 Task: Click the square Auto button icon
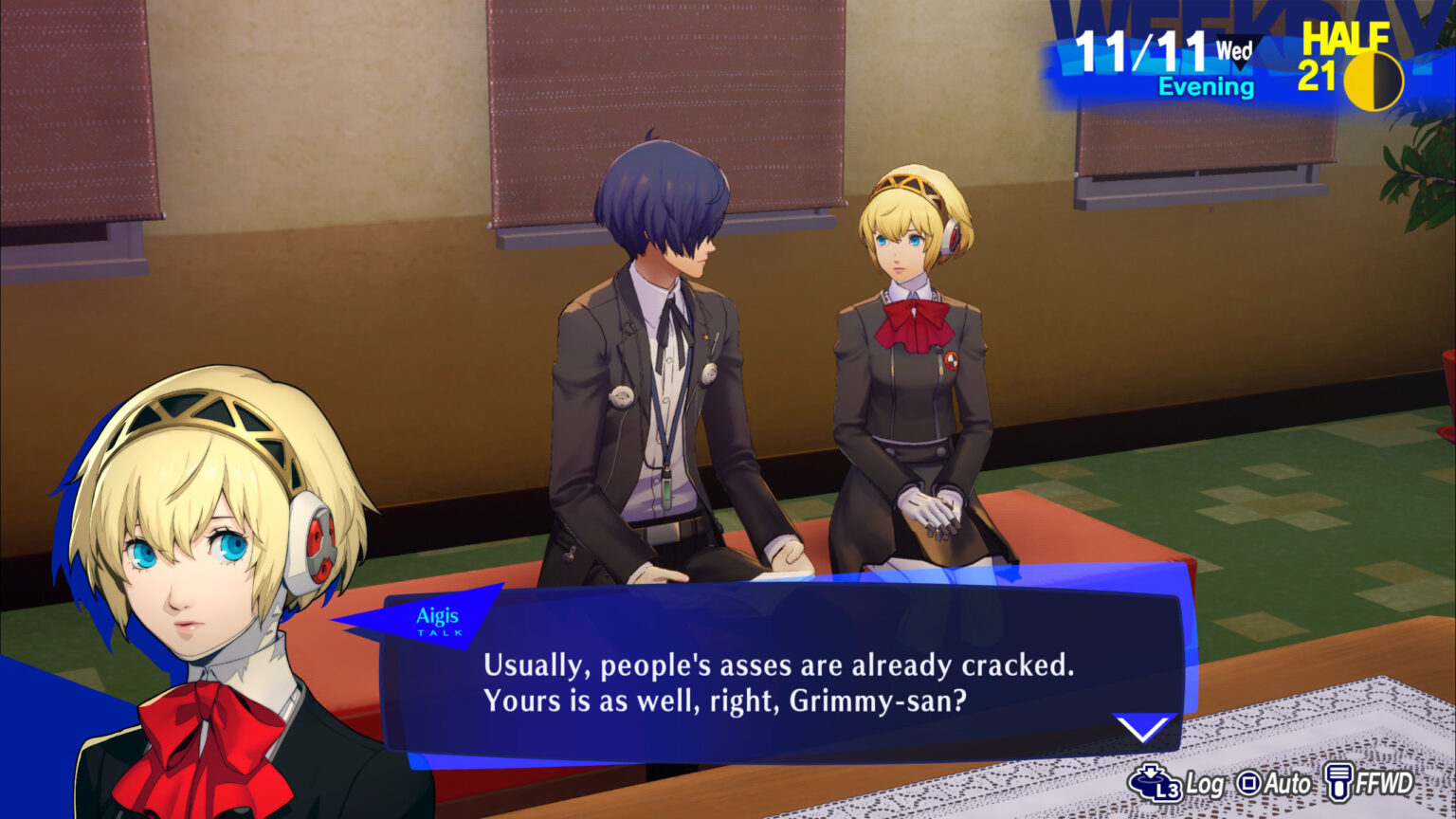pos(1248,784)
